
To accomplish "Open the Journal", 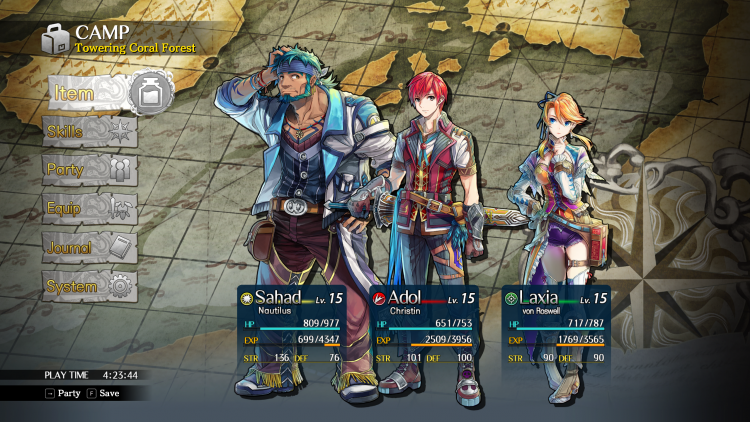I will tap(87, 247).
